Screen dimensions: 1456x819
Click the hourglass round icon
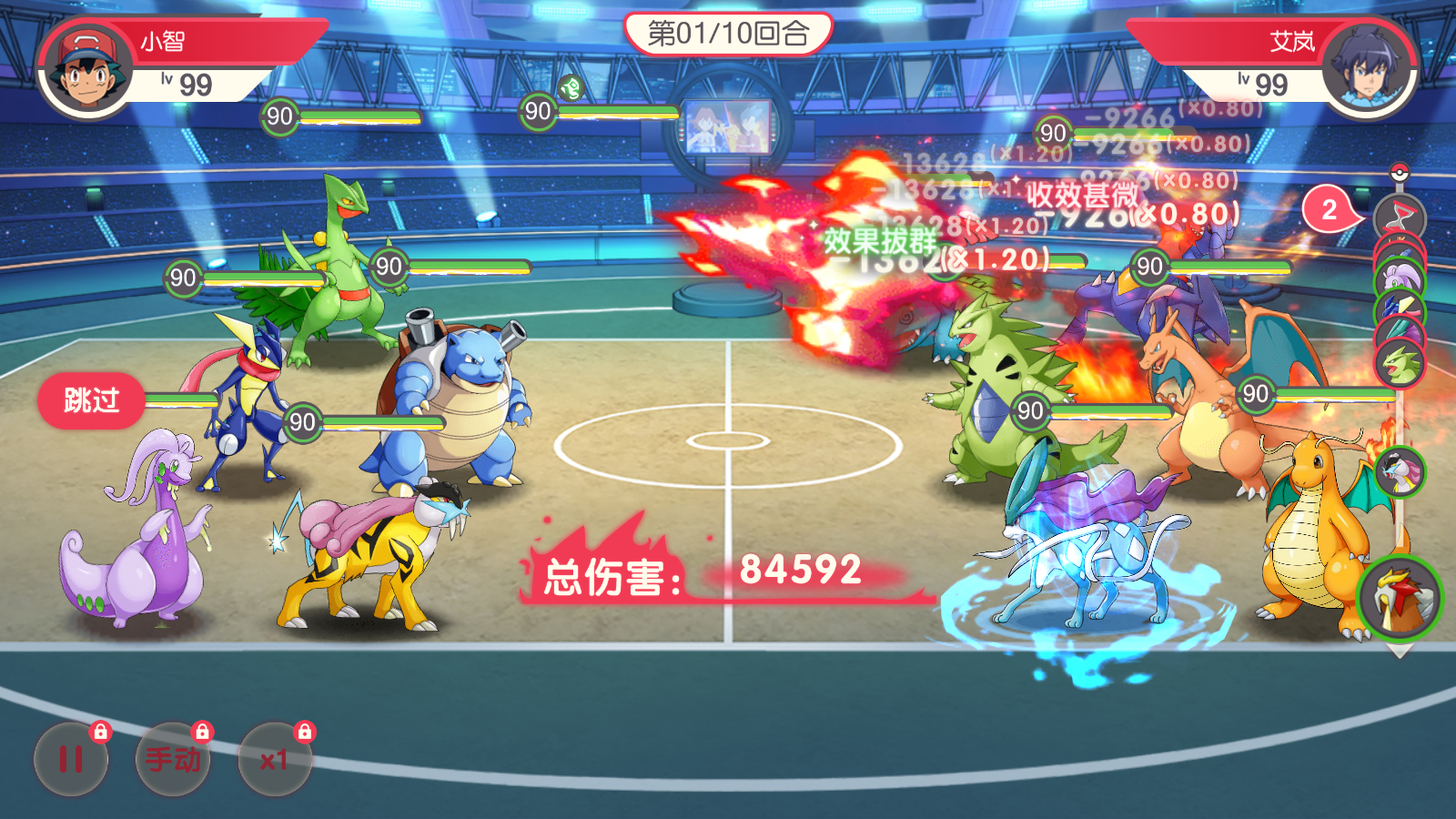(x=1400, y=218)
